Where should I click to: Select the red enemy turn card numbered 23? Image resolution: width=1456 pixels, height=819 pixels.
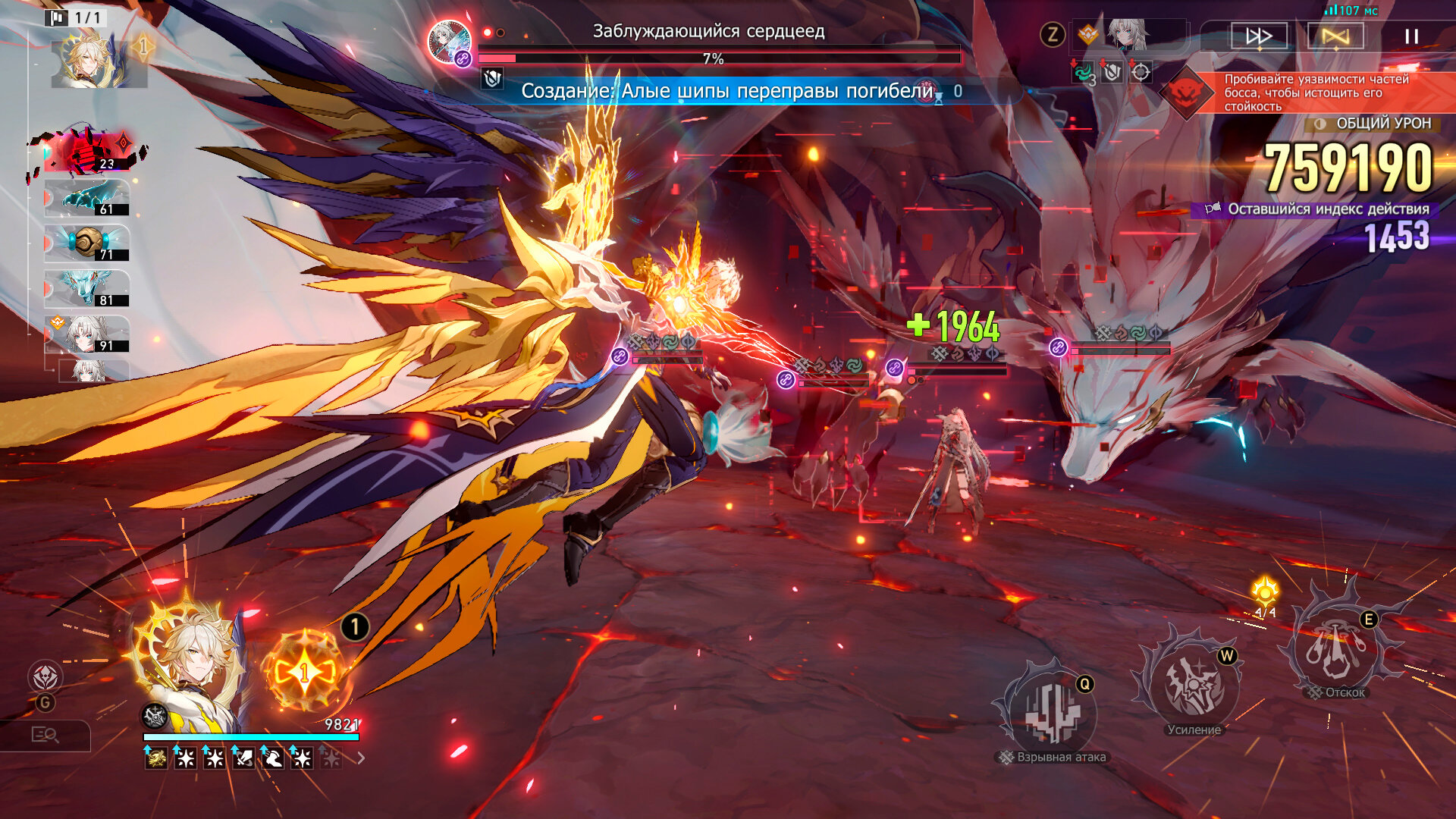click(x=89, y=152)
